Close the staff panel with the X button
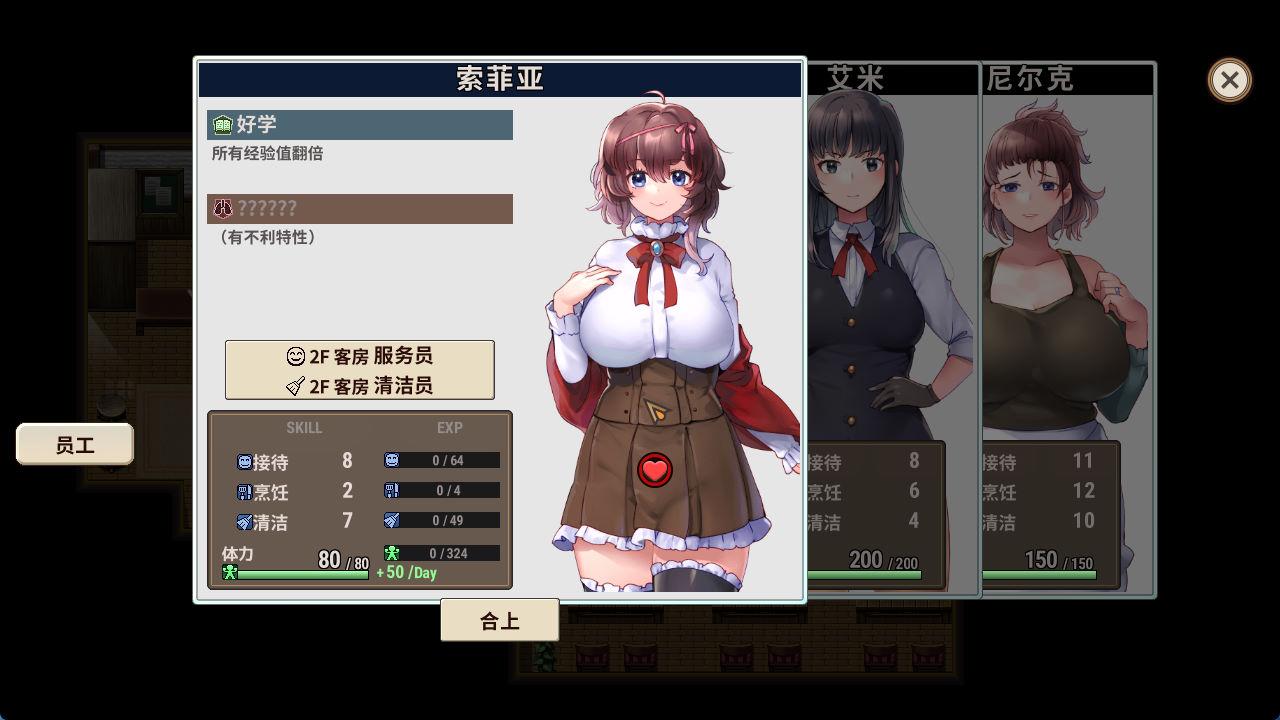Viewport: 1280px width, 720px height. tap(1229, 80)
